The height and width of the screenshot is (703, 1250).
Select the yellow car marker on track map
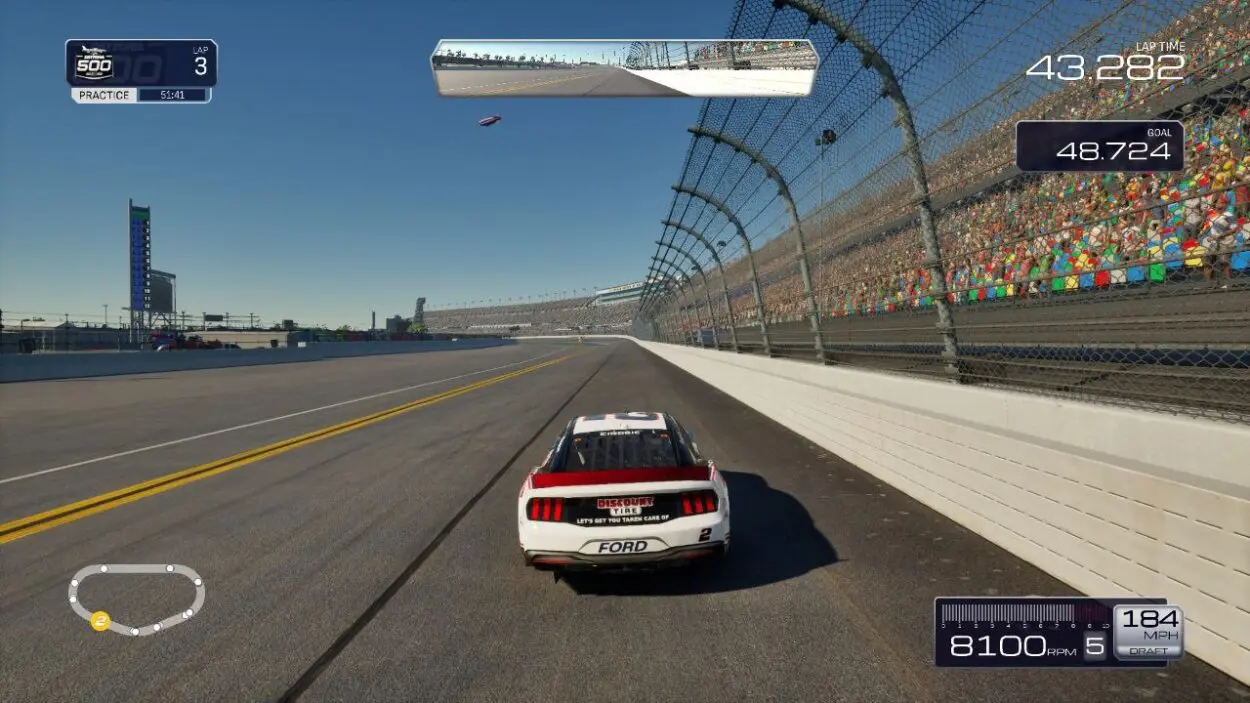[x=100, y=621]
